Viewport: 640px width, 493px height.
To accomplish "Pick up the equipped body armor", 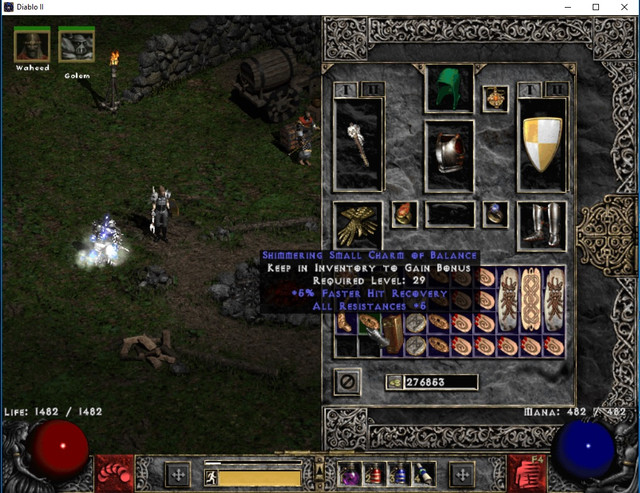I will pos(449,155).
